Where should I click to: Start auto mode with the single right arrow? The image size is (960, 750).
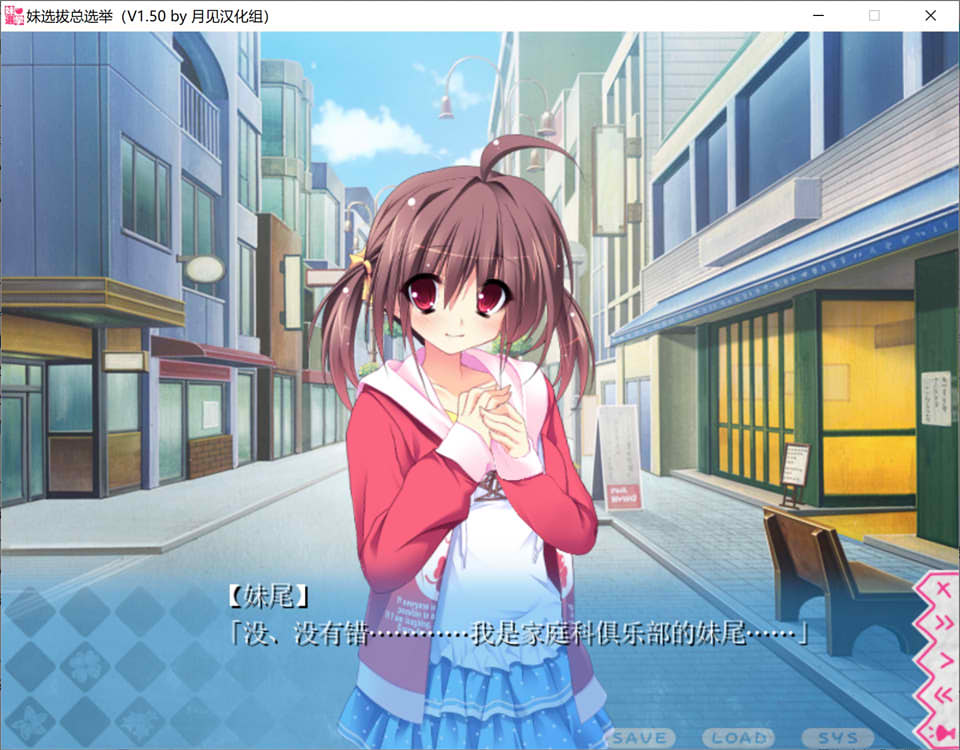pos(941,660)
